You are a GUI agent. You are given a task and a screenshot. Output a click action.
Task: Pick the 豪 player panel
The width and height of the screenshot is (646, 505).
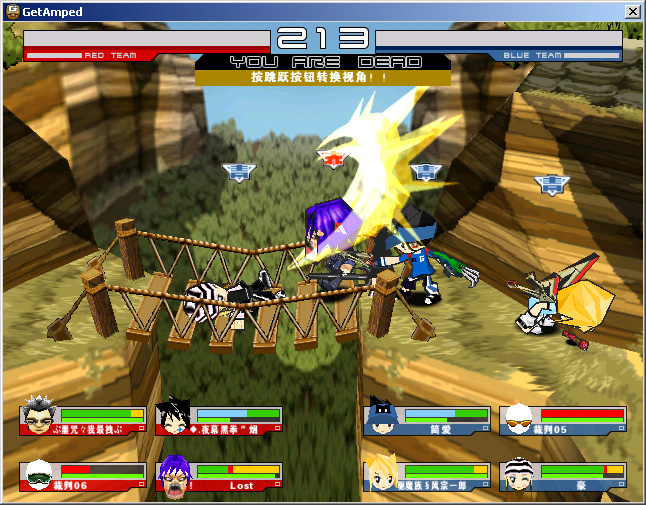(x=563, y=477)
